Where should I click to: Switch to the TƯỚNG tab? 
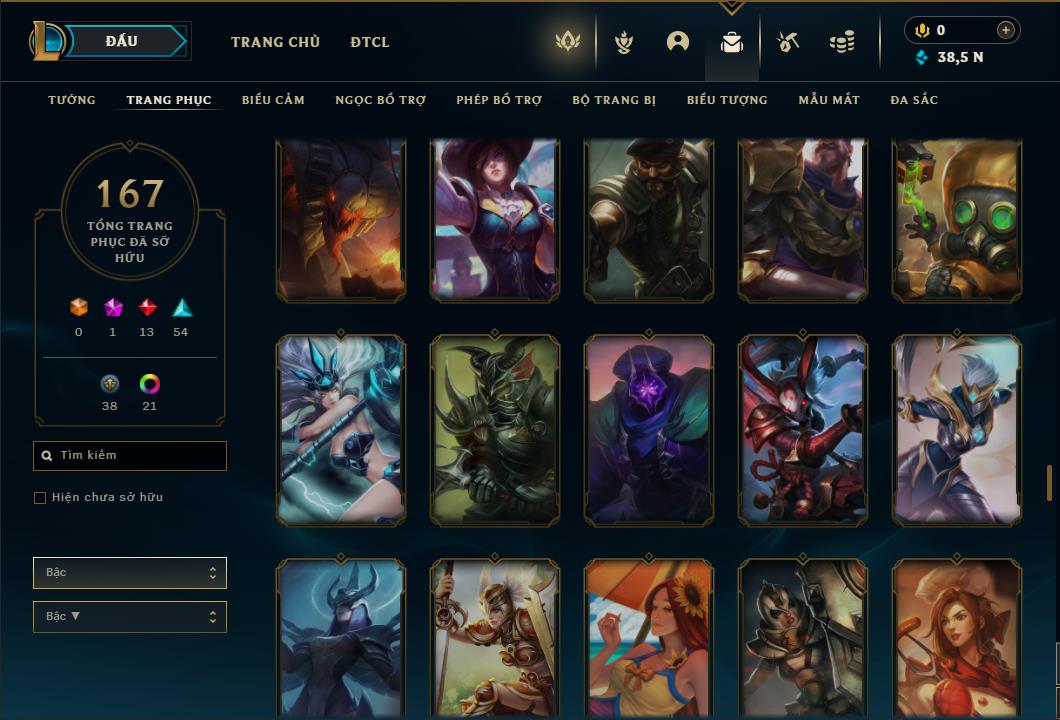coord(72,100)
